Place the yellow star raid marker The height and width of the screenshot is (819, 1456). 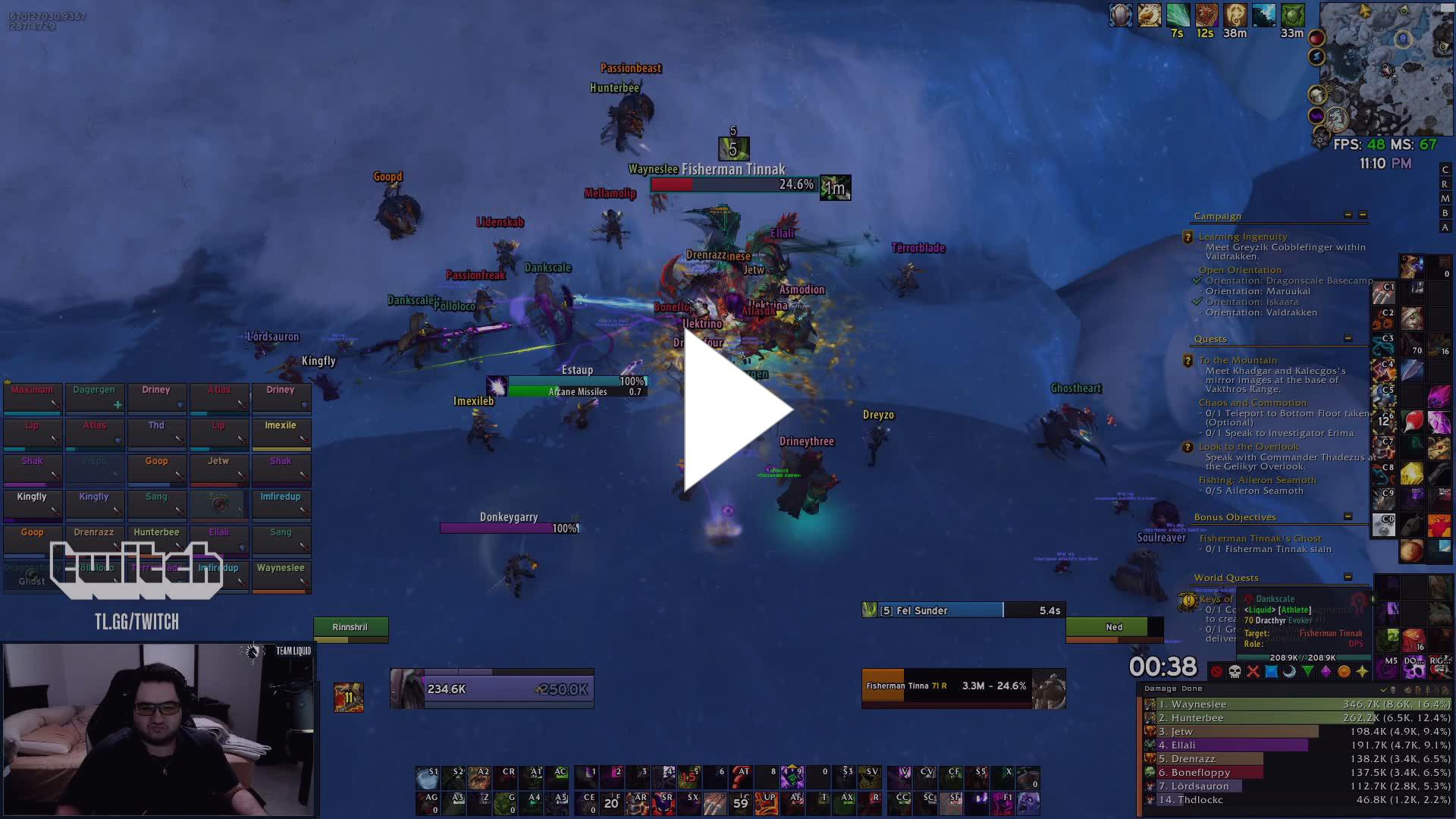1362,672
